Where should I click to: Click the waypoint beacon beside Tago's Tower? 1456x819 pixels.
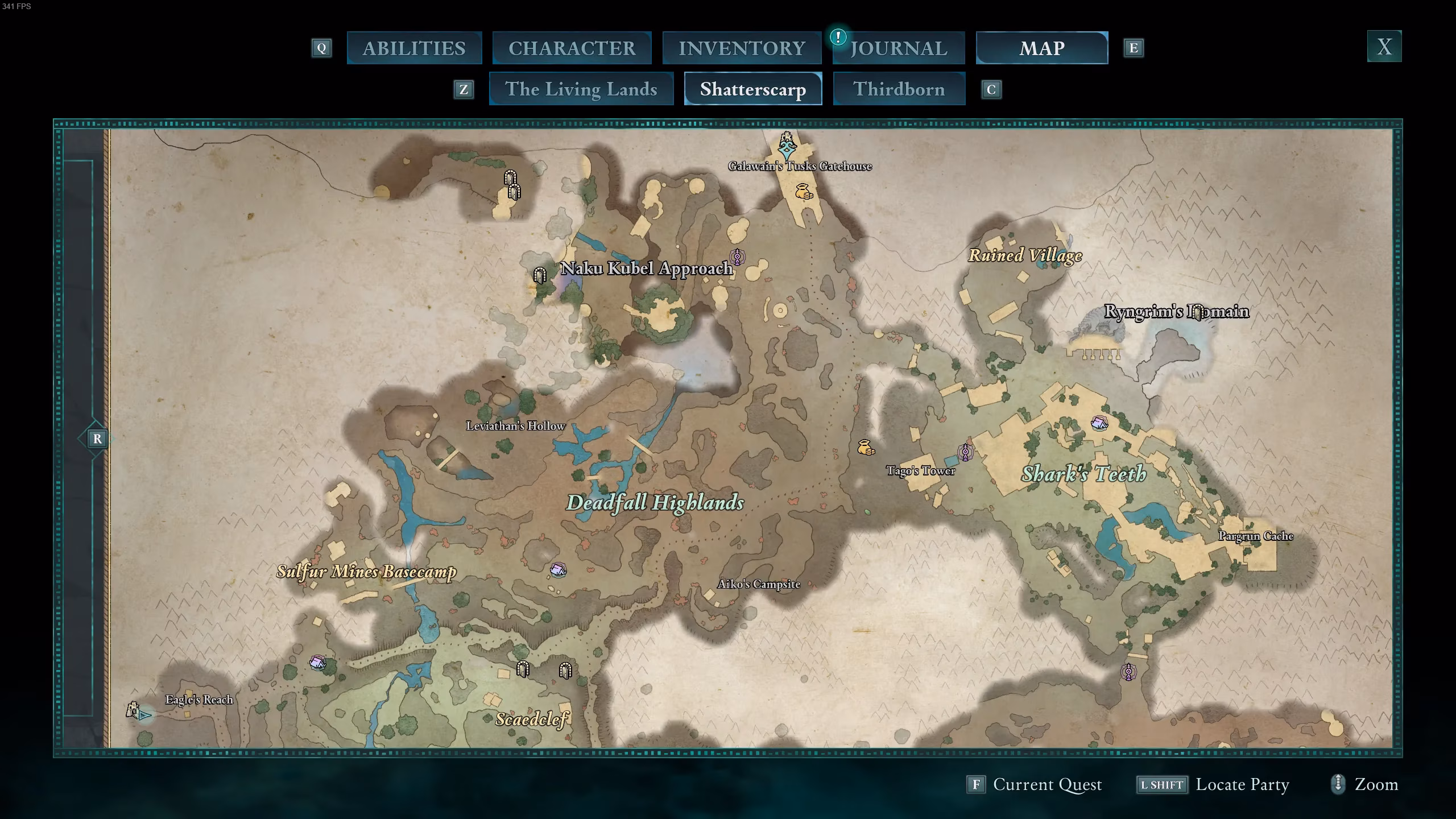pos(965,452)
